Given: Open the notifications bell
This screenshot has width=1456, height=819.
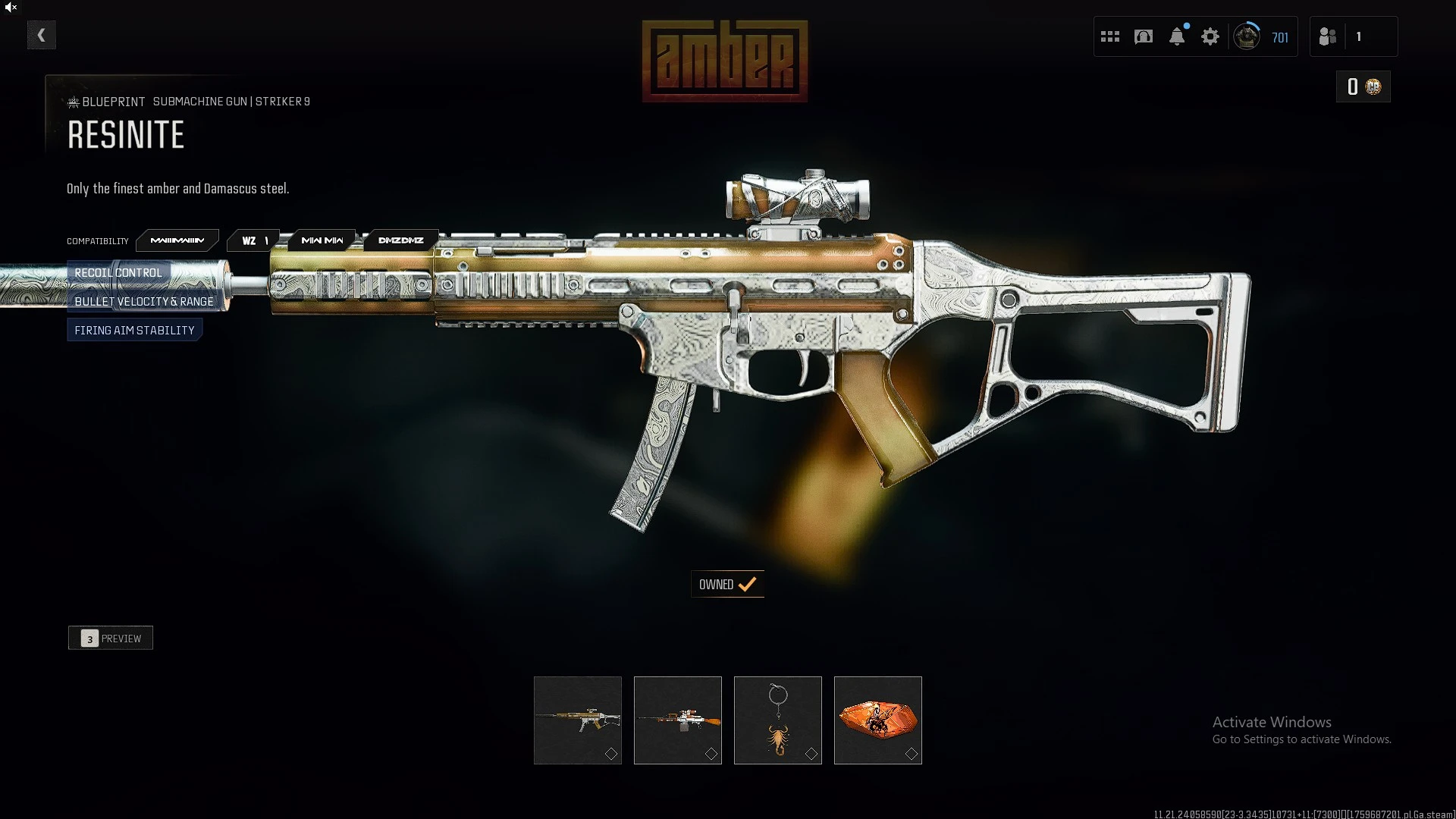Looking at the screenshot, I should tap(1177, 36).
